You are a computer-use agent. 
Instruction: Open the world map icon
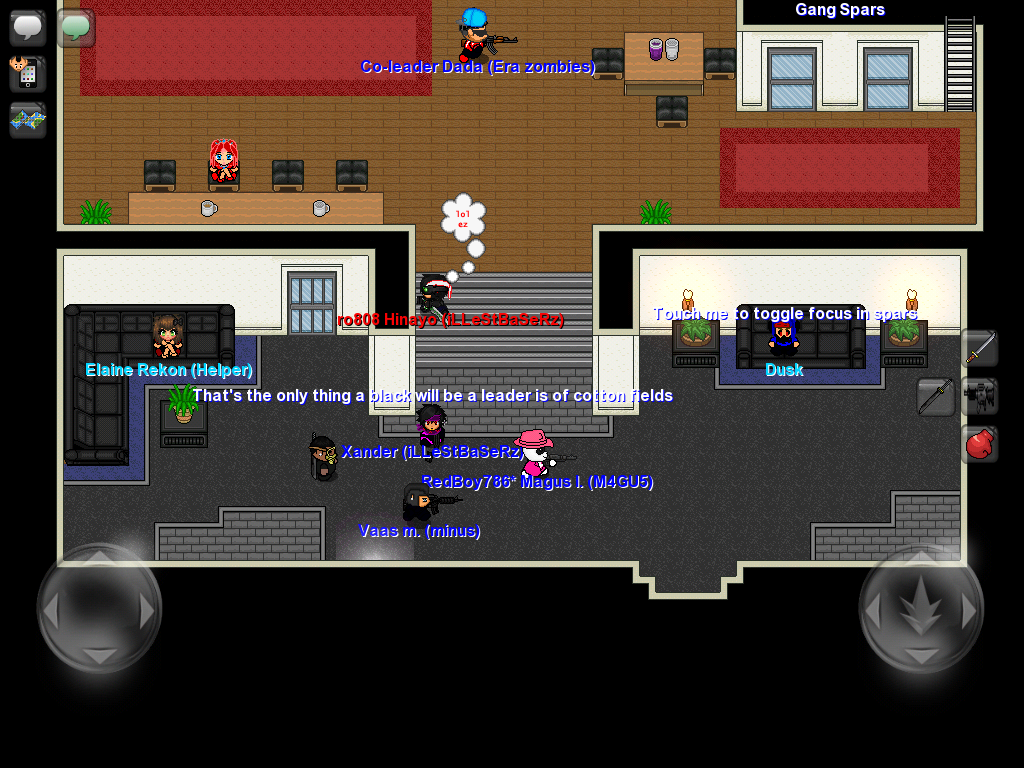[x=27, y=120]
